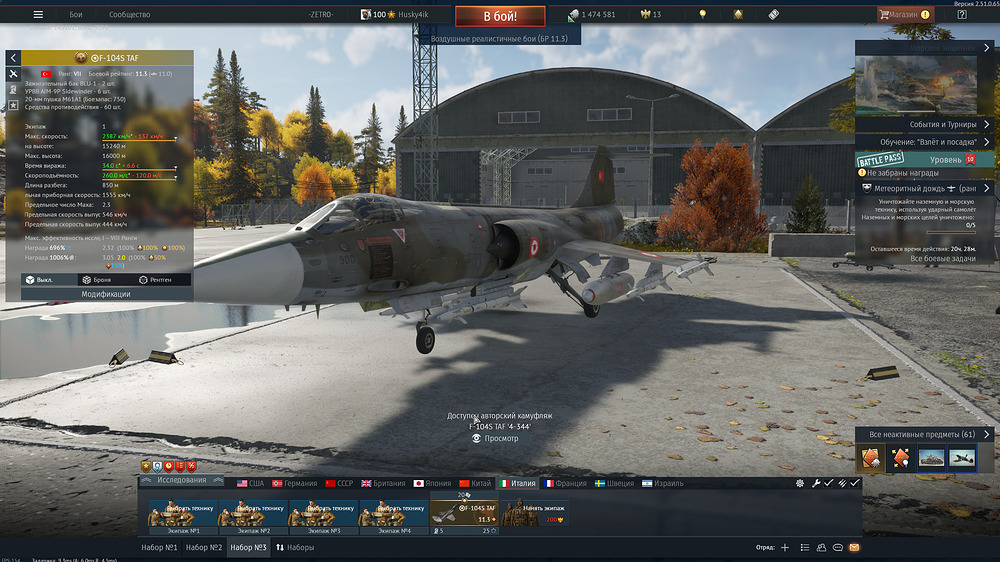Open the "Модификации" modifications button
The height and width of the screenshot is (562, 1000).
tap(106, 294)
